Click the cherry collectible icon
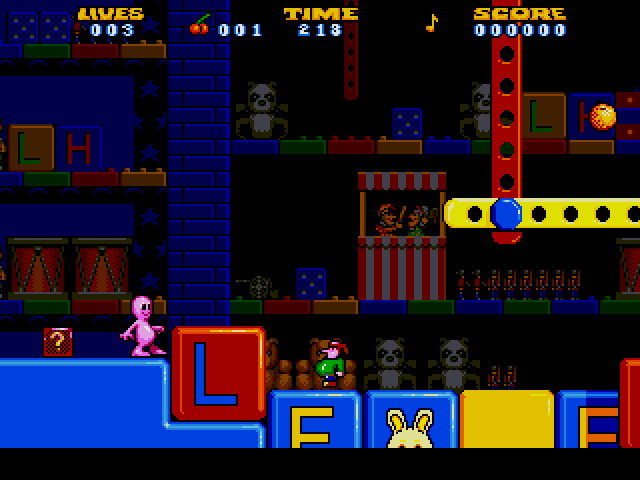The height and width of the screenshot is (480, 640). pyautogui.click(x=200, y=25)
